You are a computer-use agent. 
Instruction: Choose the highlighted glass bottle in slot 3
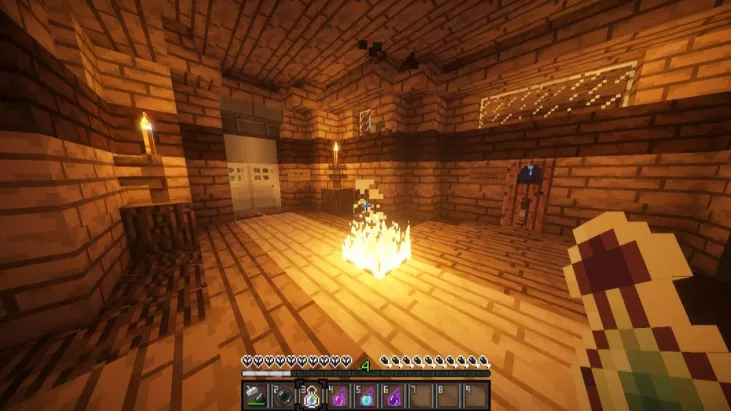point(310,395)
